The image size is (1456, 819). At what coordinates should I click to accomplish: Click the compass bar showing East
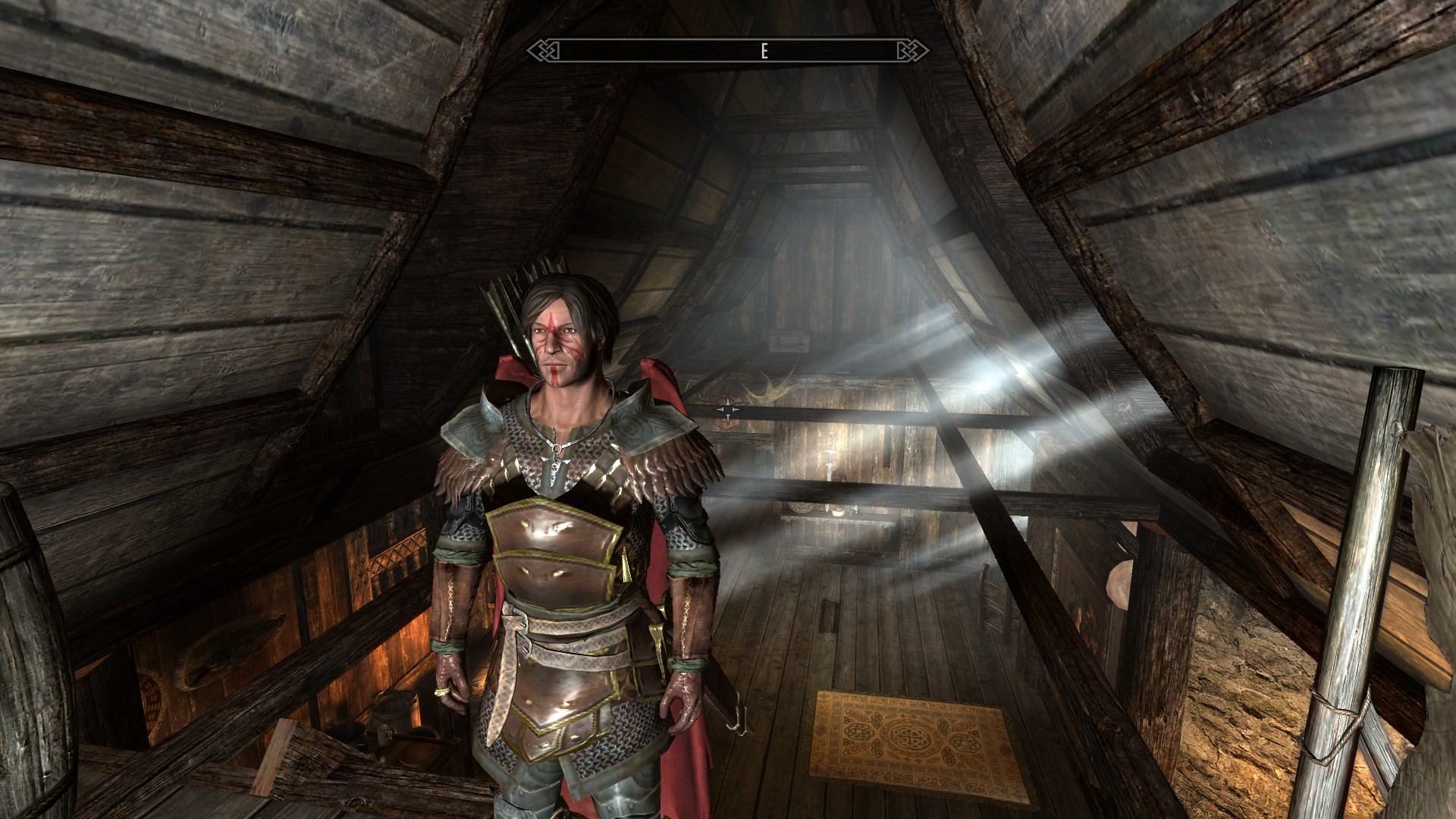[727, 51]
